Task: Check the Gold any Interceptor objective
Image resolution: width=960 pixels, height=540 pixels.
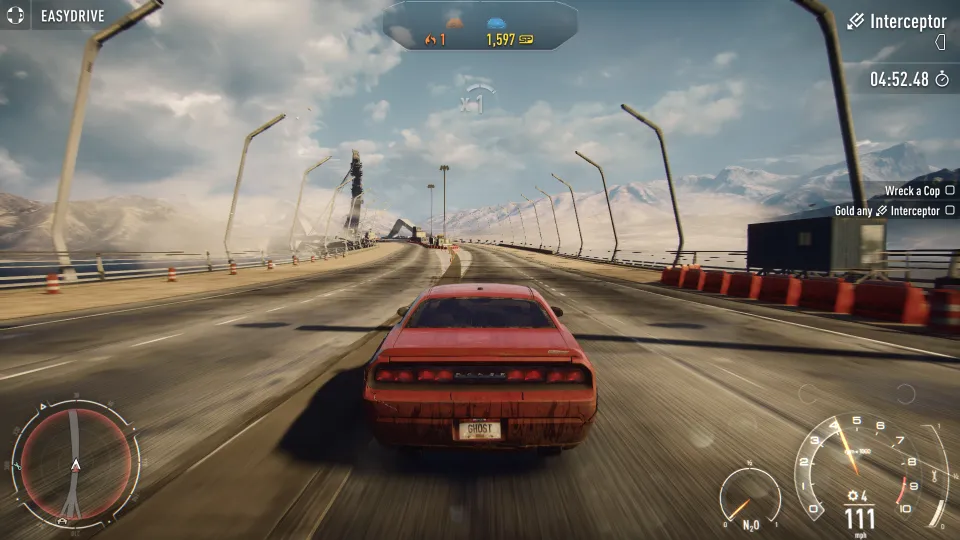Action: 949,211
